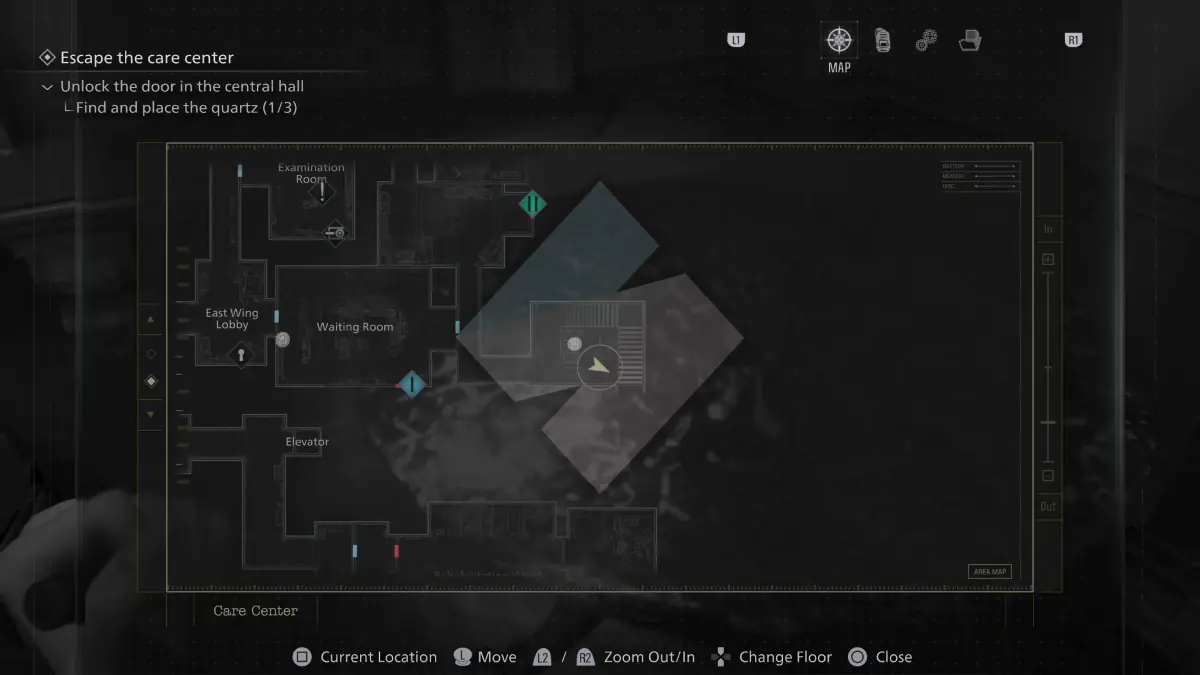Viewport: 1200px width, 675px height.
Task: Adjust the map zoom slider handle
Action: coord(1048,423)
